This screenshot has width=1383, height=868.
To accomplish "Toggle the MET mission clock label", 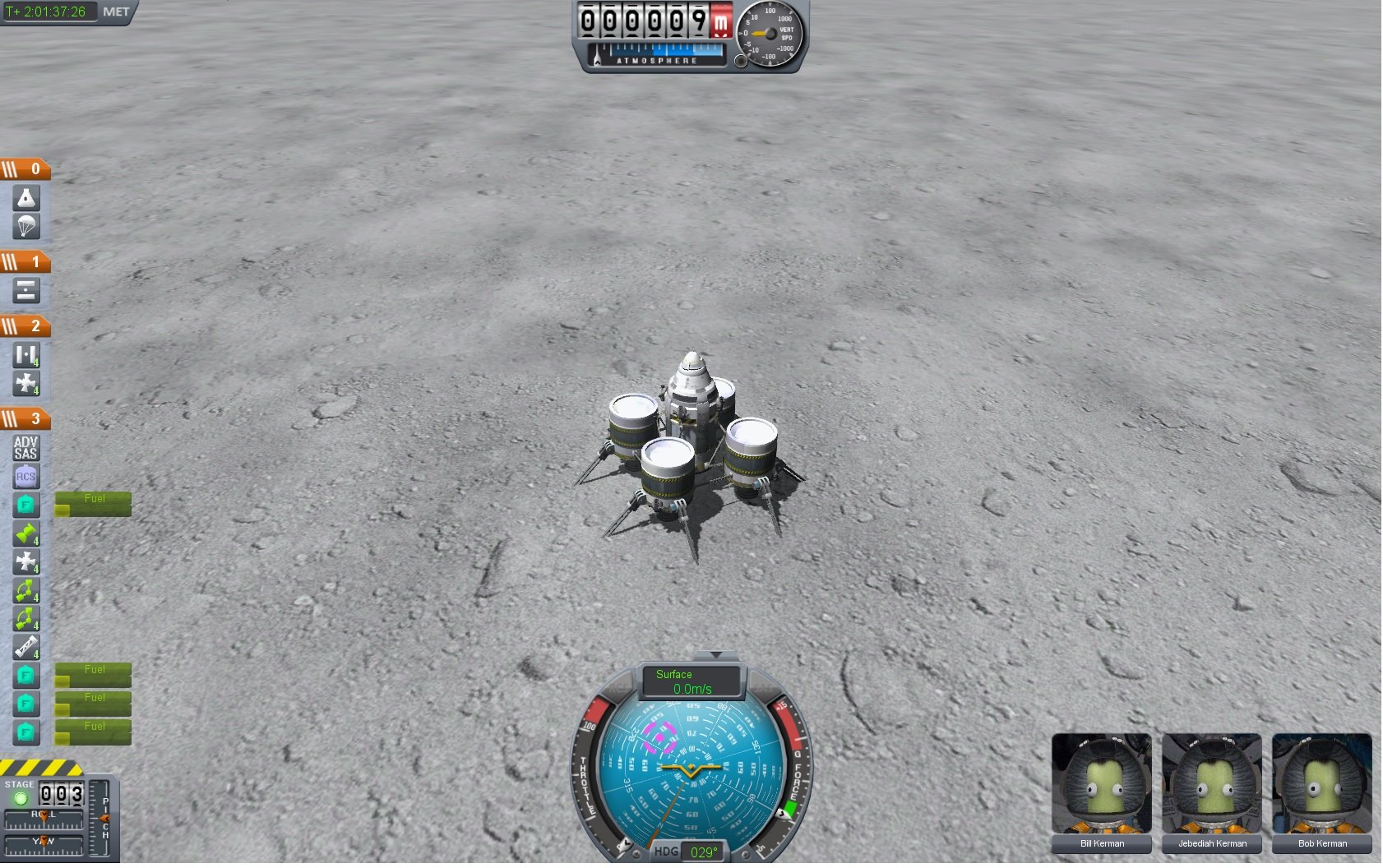I will tap(116, 12).
